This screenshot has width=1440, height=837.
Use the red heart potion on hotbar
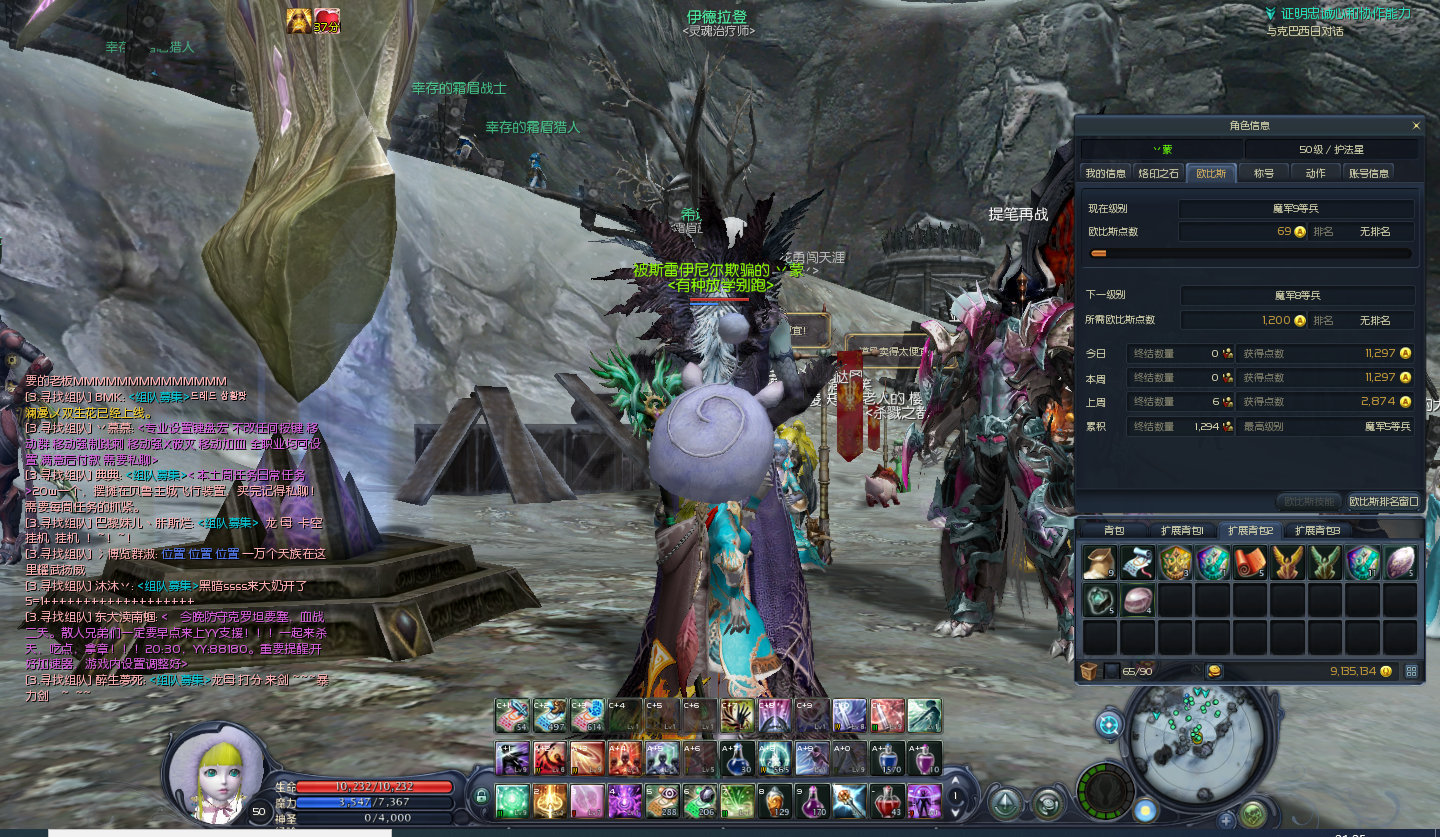point(886,800)
